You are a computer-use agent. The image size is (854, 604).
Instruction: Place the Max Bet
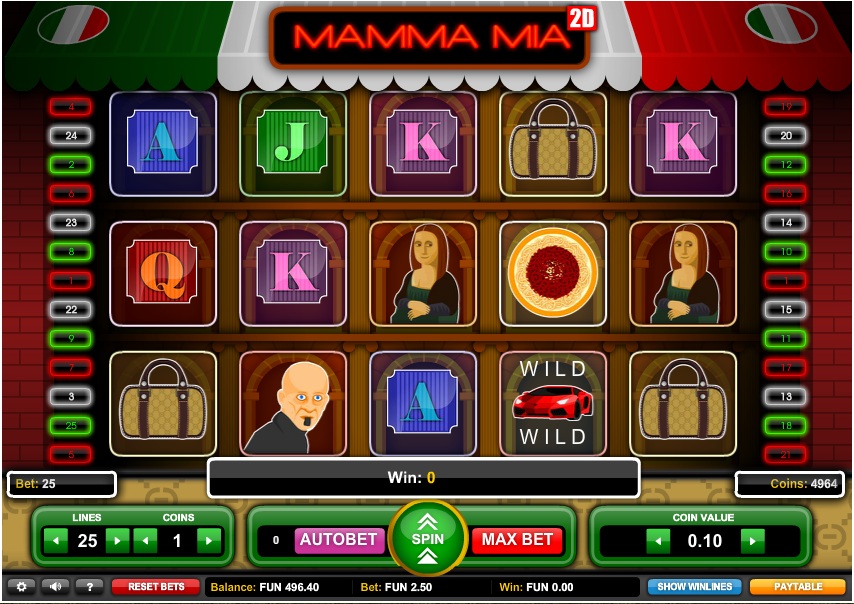517,540
